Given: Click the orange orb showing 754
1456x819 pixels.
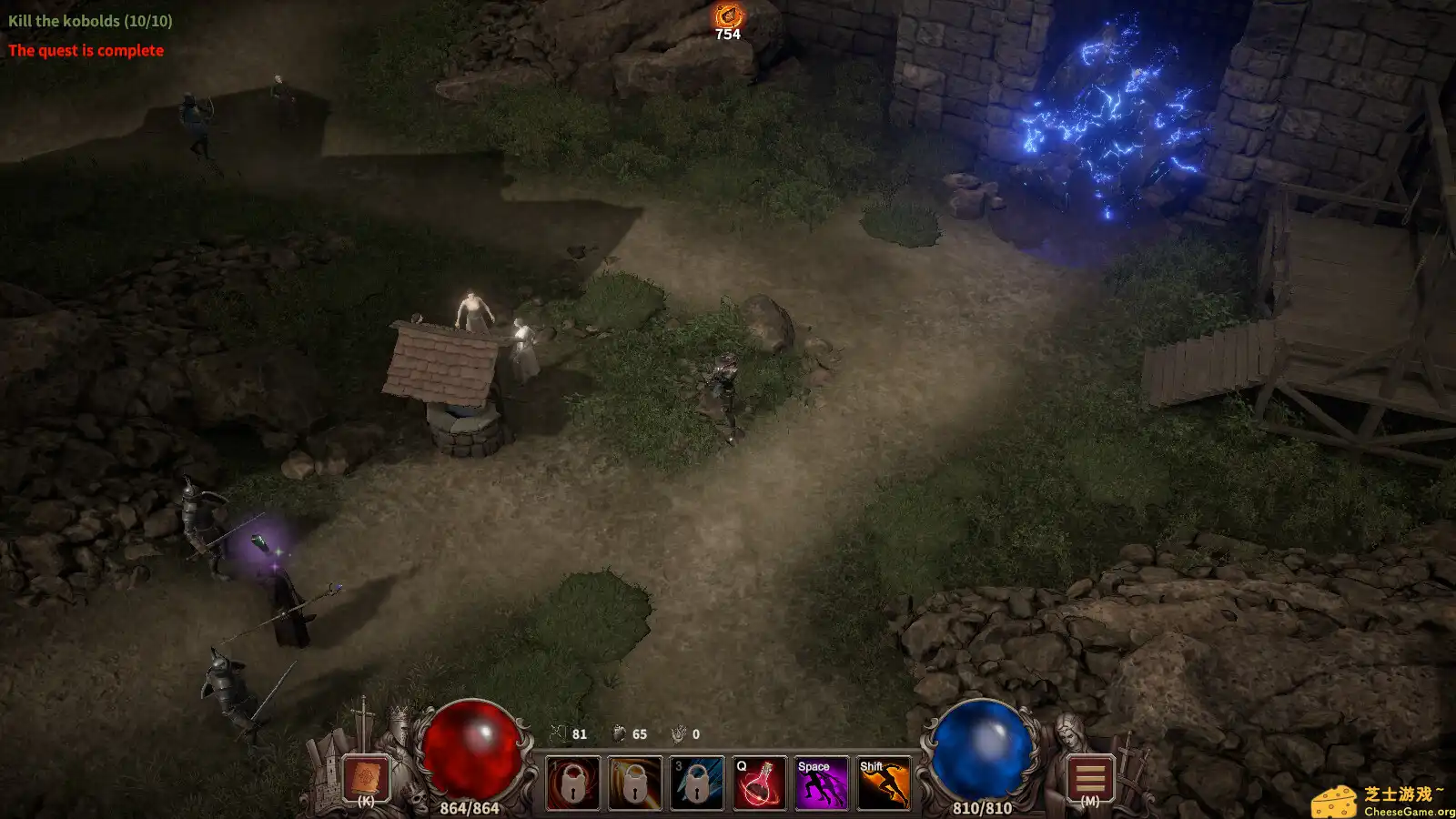Looking at the screenshot, I should [x=727, y=15].
